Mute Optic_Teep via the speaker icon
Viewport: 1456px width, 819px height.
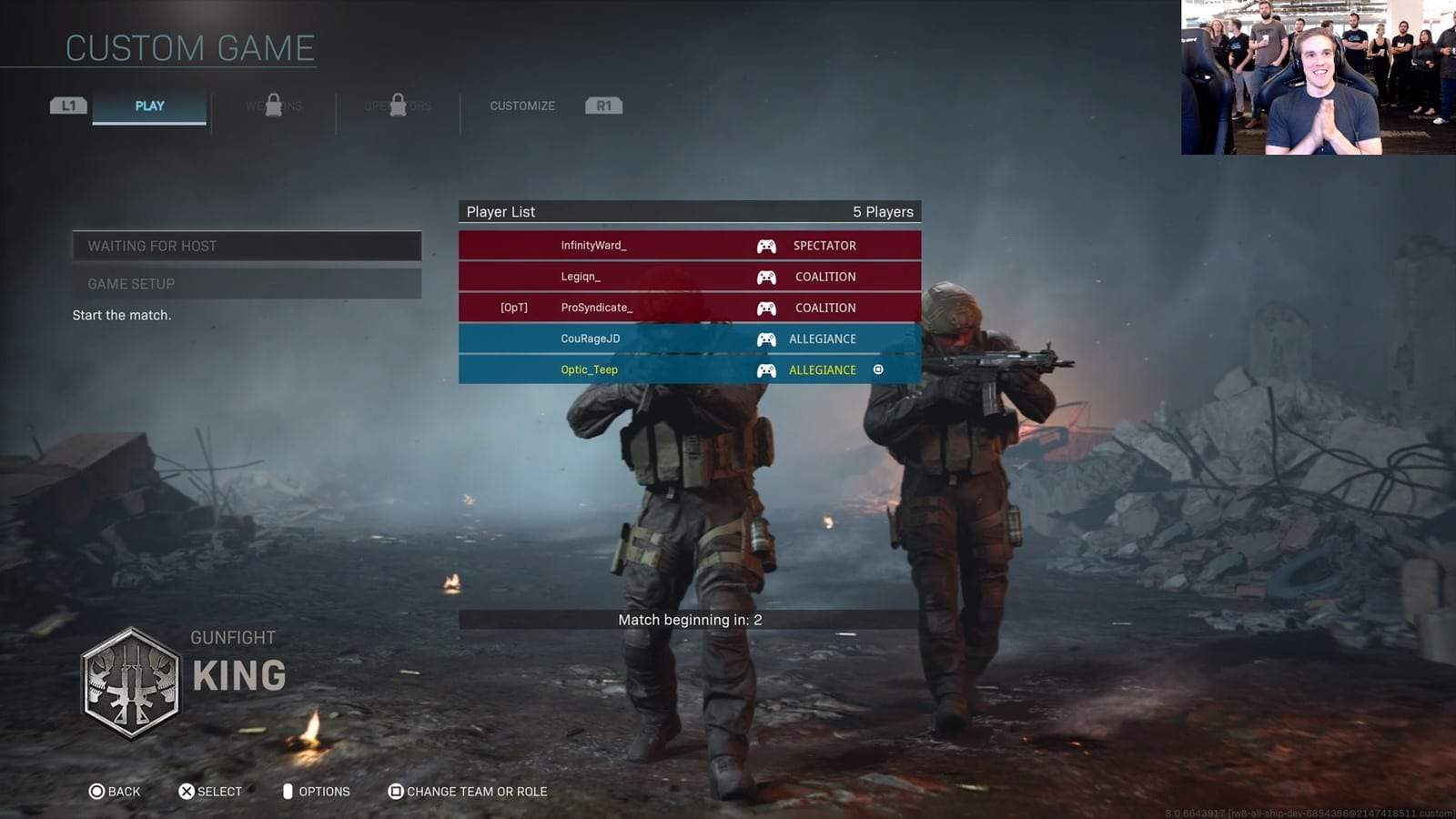click(877, 369)
